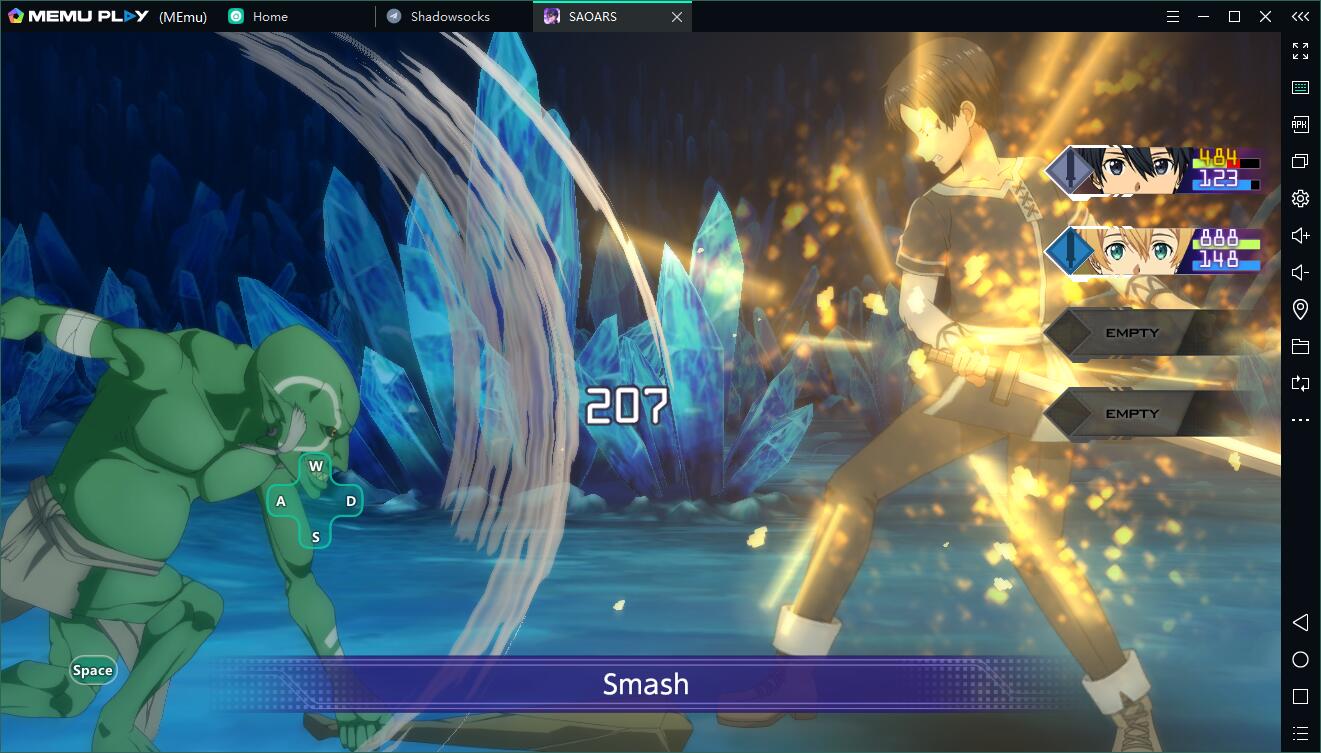Switch to the Home tab
The height and width of the screenshot is (753, 1321).
click(270, 17)
